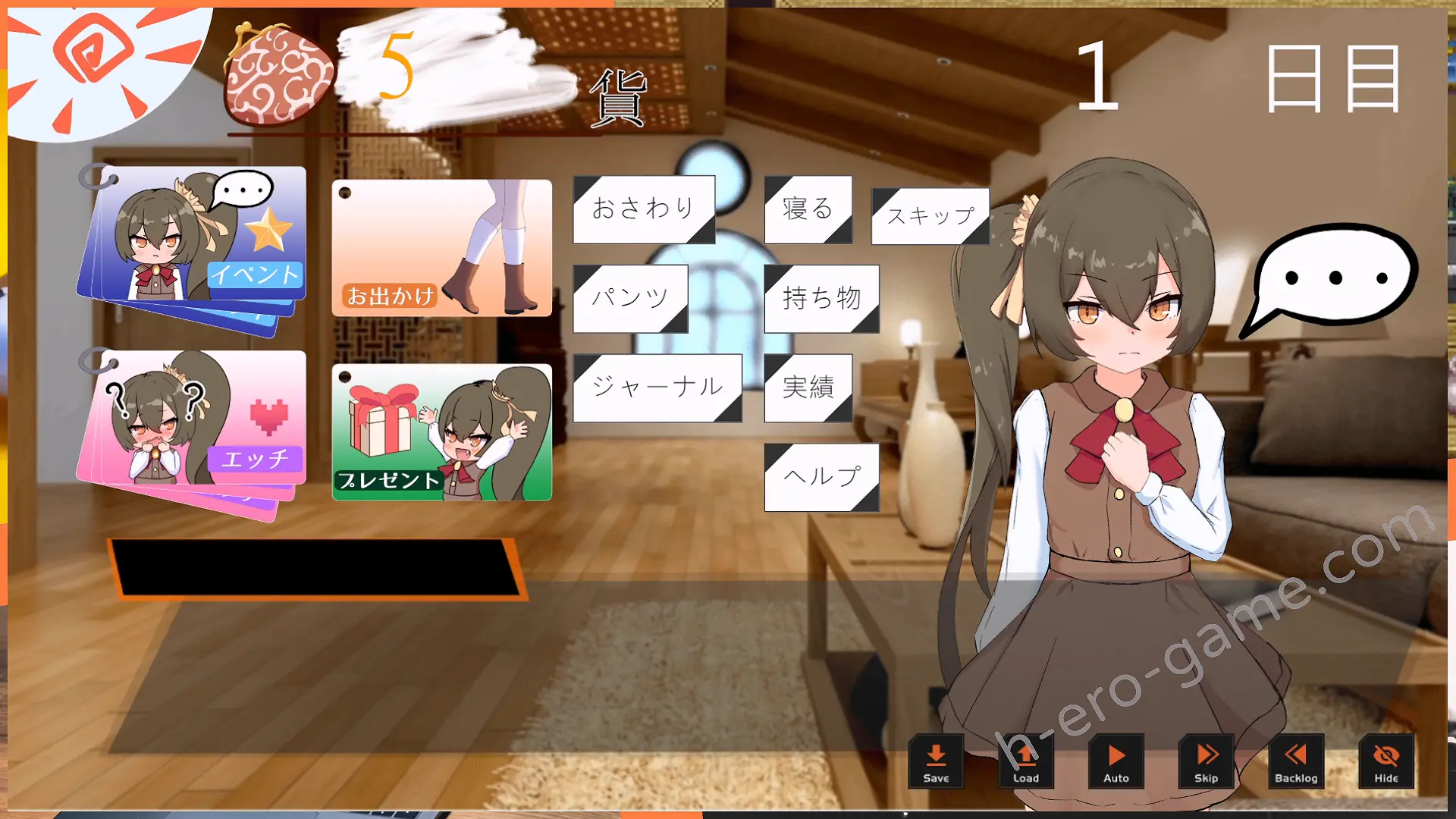
Task: Open the Backlog history
Action: click(1296, 761)
